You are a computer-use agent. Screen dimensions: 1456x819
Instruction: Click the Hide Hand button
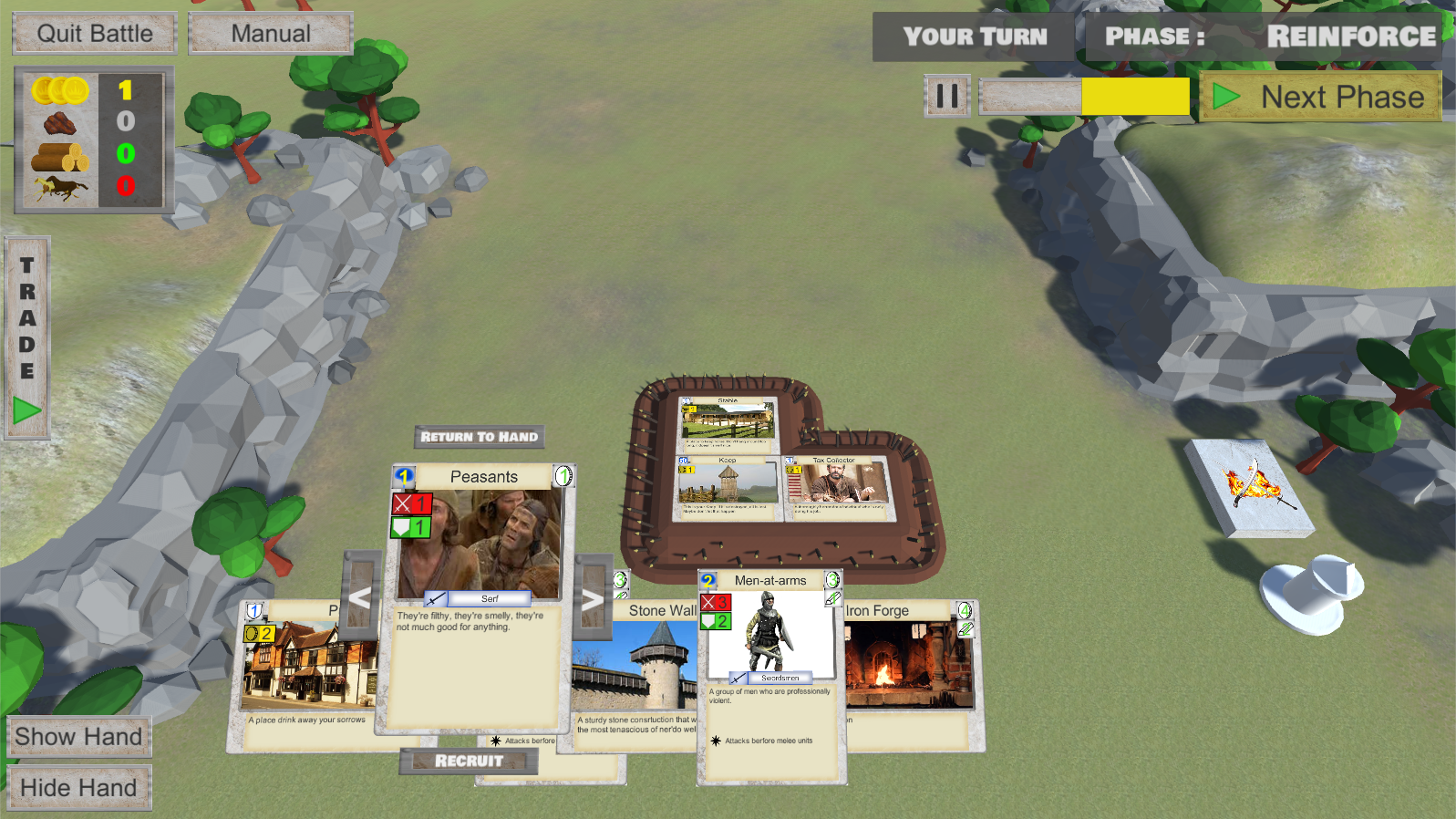point(79,788)
